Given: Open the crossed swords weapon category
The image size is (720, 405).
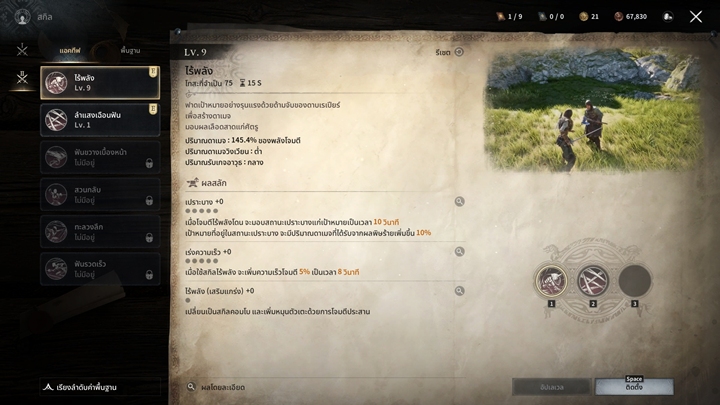Looking at the screenshot, I should point(22,50).
